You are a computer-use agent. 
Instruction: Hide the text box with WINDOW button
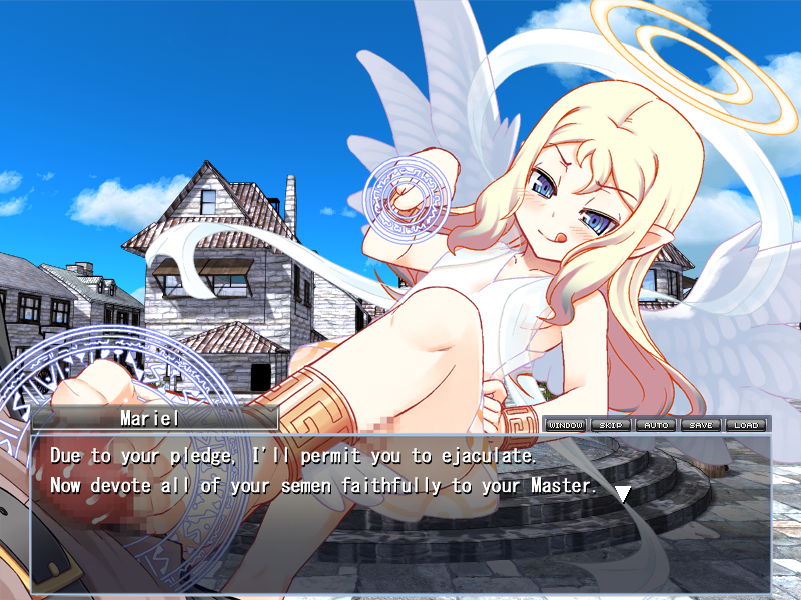tap(566, 425)
